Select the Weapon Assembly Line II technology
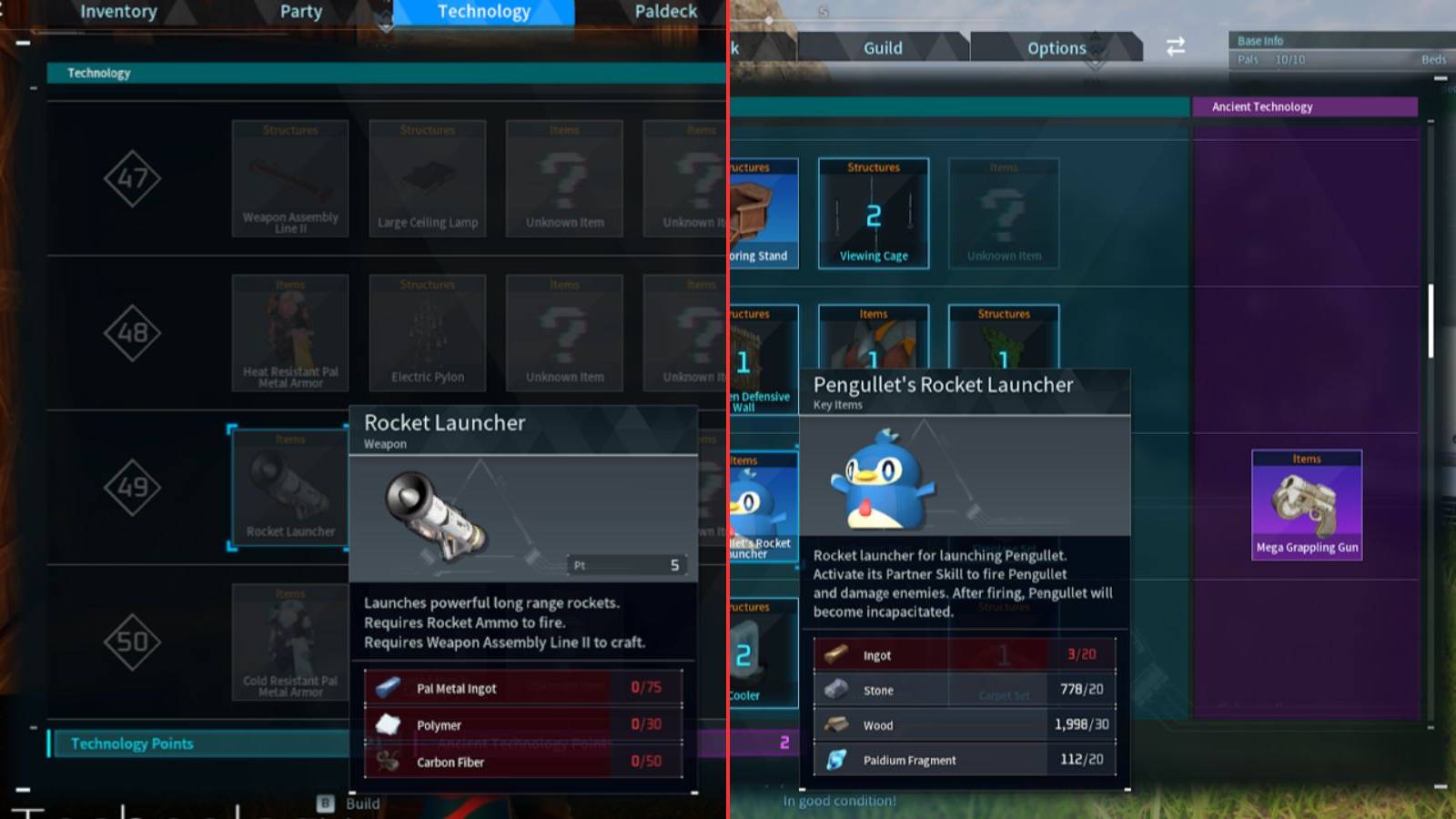 pos(289,179)
